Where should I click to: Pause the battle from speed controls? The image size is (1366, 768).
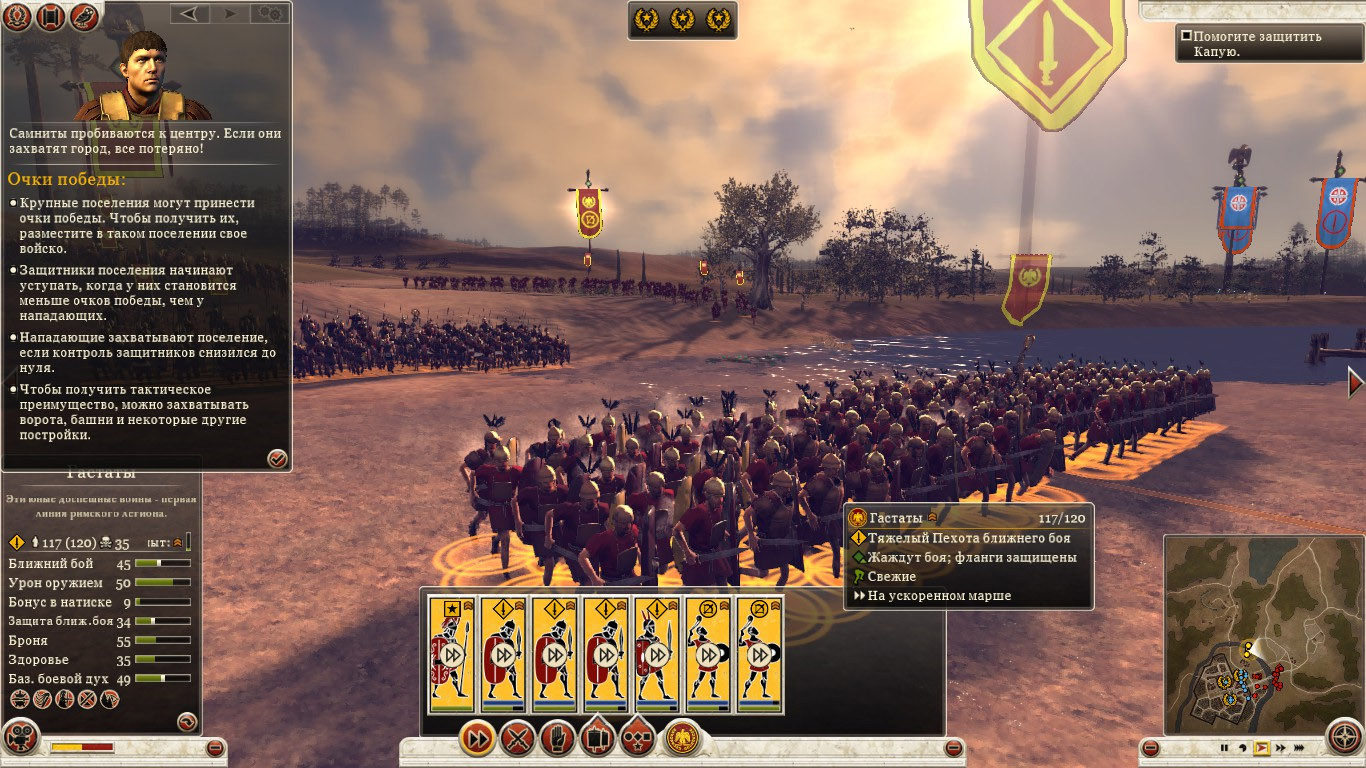(1223, 747)
